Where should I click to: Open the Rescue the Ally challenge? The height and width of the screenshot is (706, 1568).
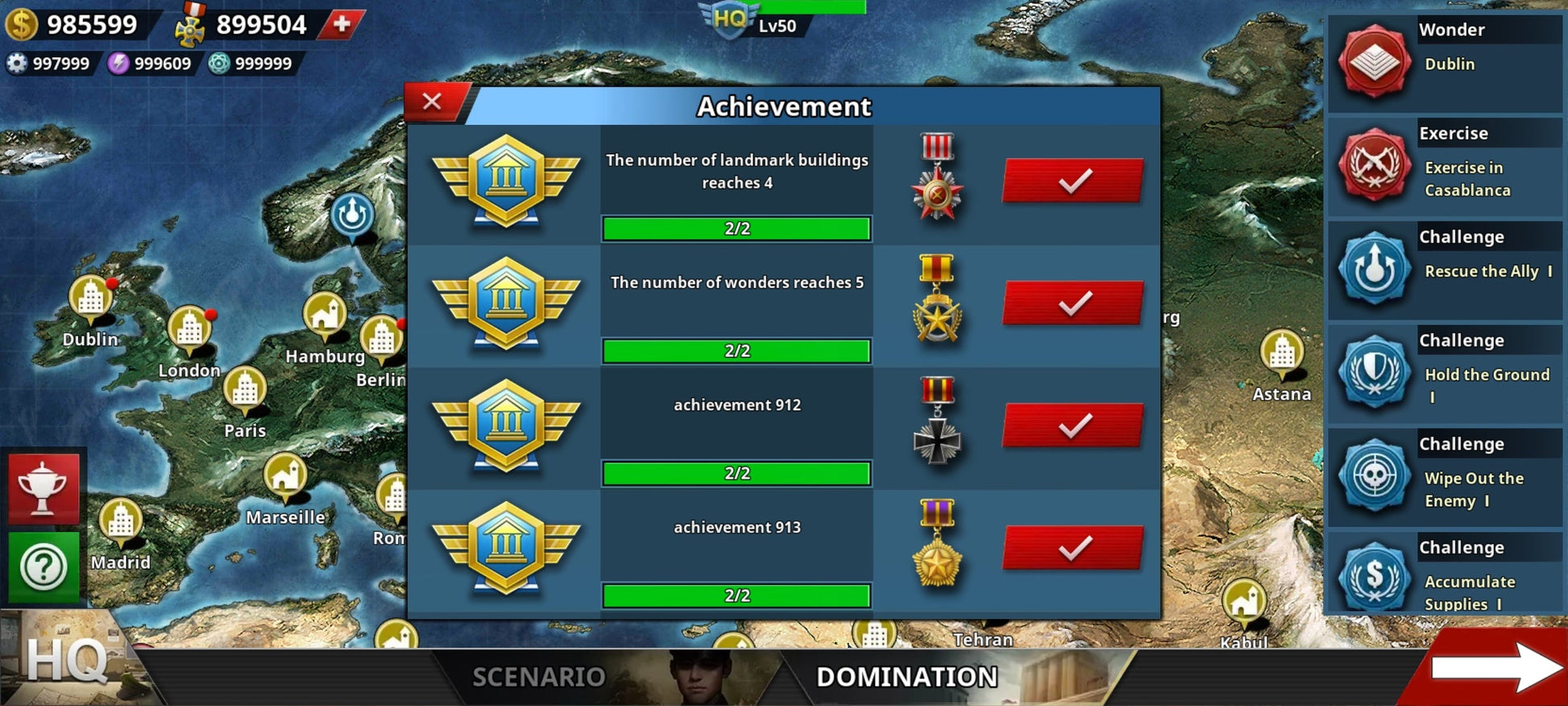[1444, 268]
